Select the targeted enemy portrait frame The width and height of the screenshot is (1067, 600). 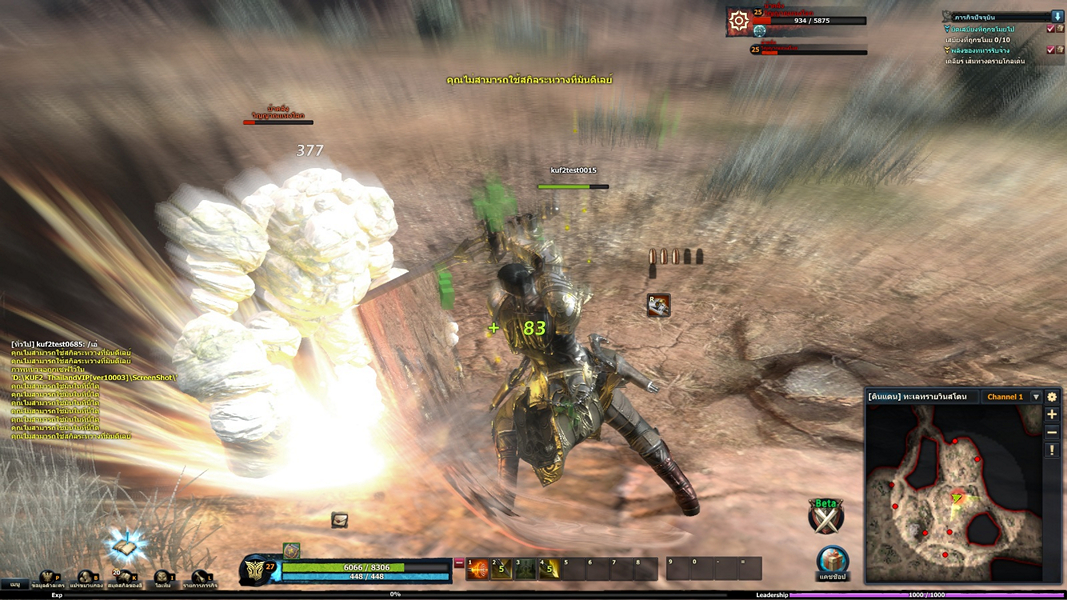tap(739, 20)
